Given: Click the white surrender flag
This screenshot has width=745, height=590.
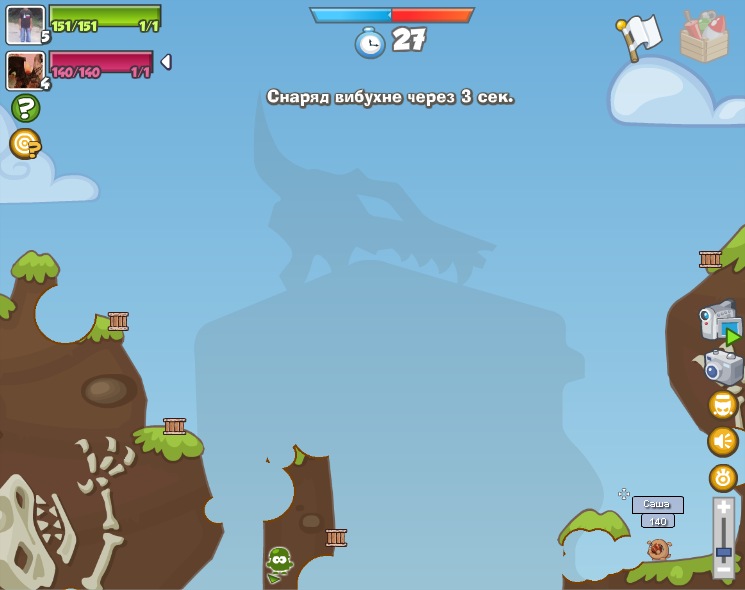Looking at the screenshot, I should (640, 36).
